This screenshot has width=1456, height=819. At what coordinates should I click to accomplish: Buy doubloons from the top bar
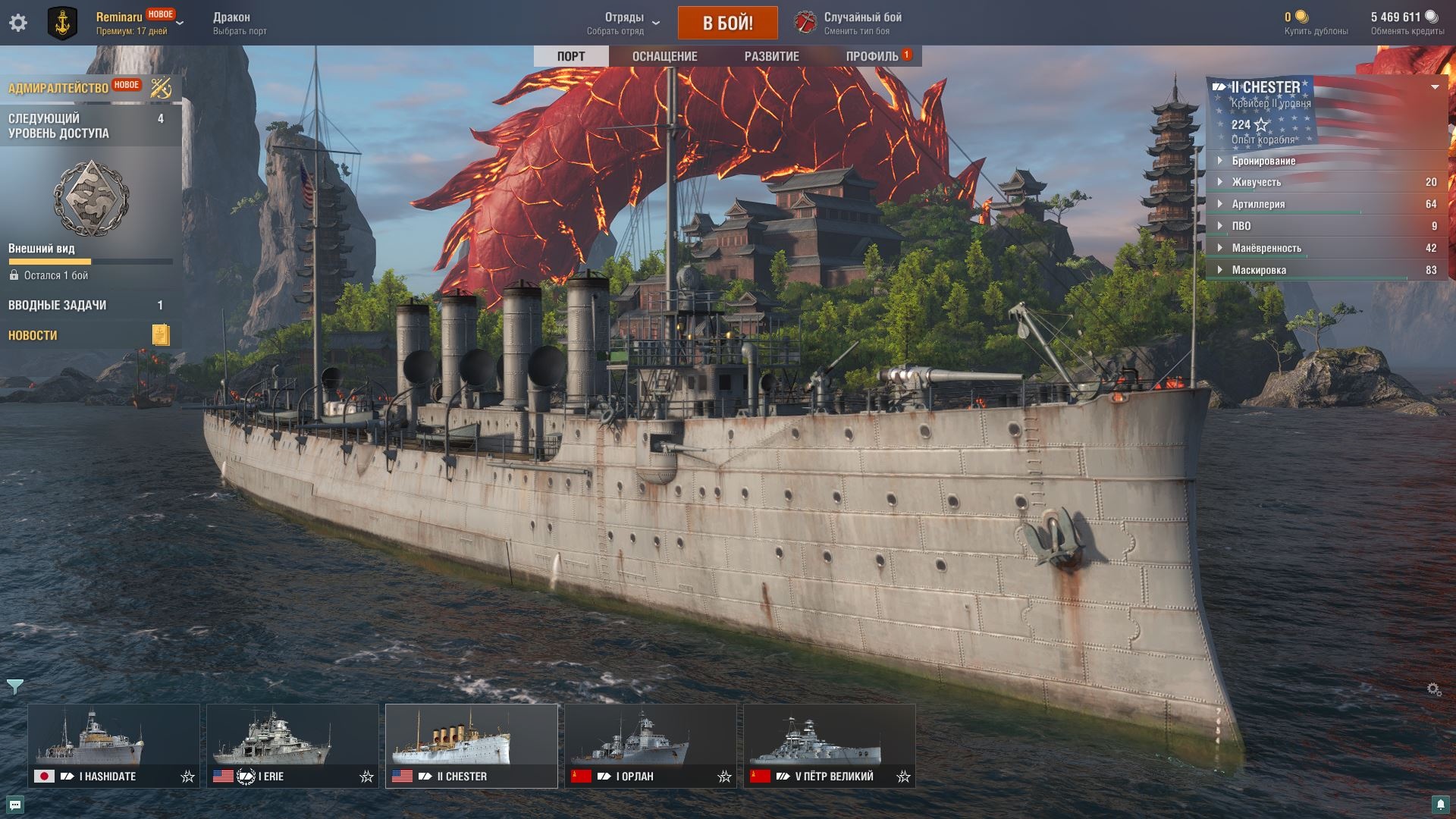pyautogui.click(x=1316, y=24)
